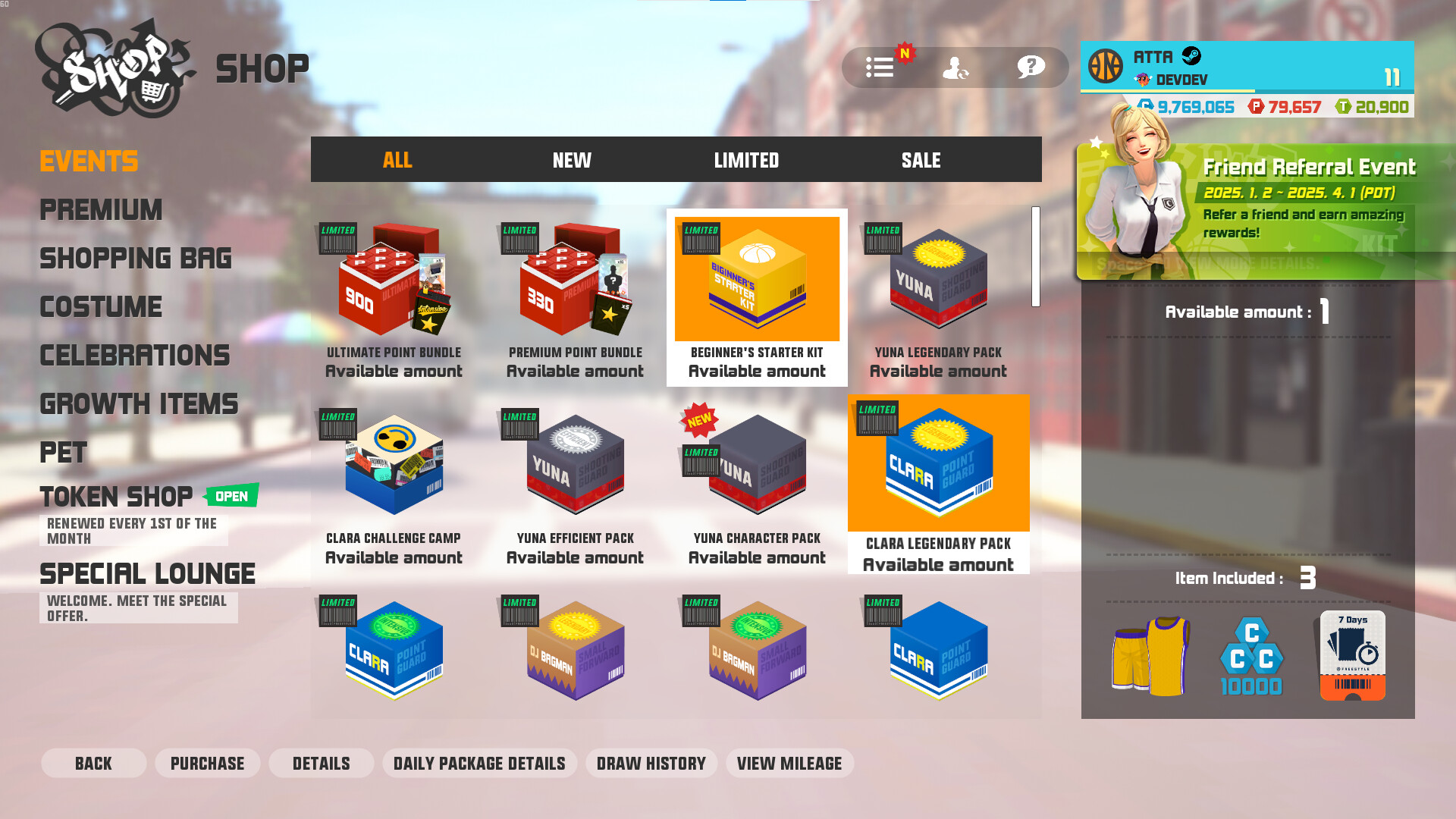The height and width of the screenshot is (819, 1456).
Task: Open the EVENTS category in sidebar
Action: point(89,160)
